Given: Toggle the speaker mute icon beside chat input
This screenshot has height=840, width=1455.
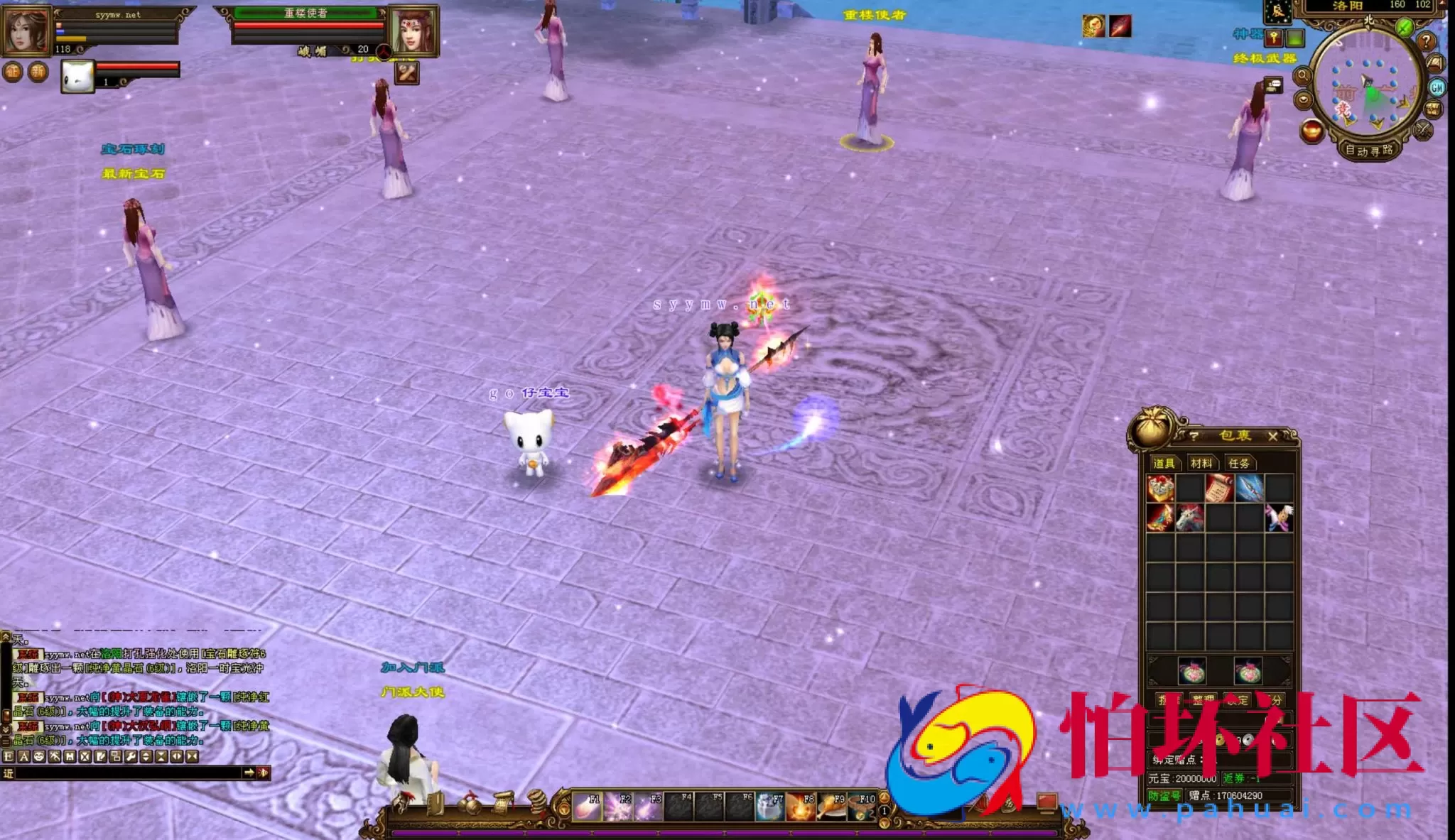Looking at the screenshot, I should (262, 773).
